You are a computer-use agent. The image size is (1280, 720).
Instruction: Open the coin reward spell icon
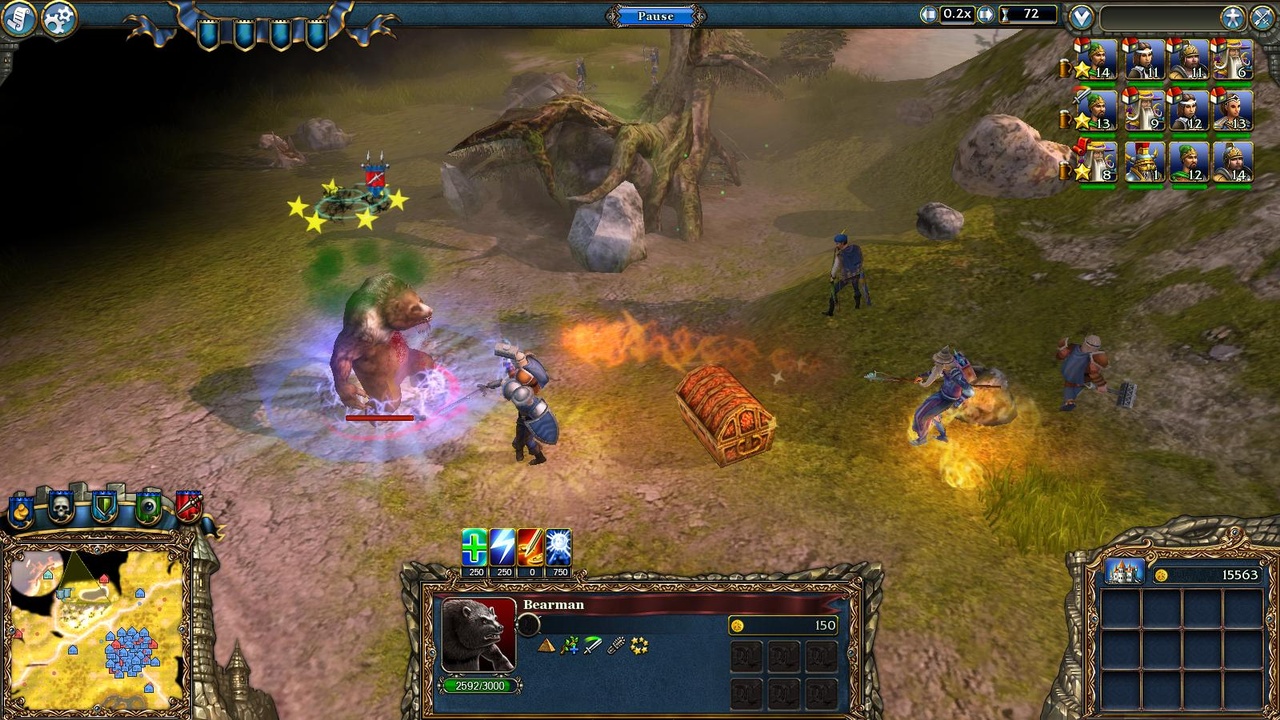tap(530, 545)
